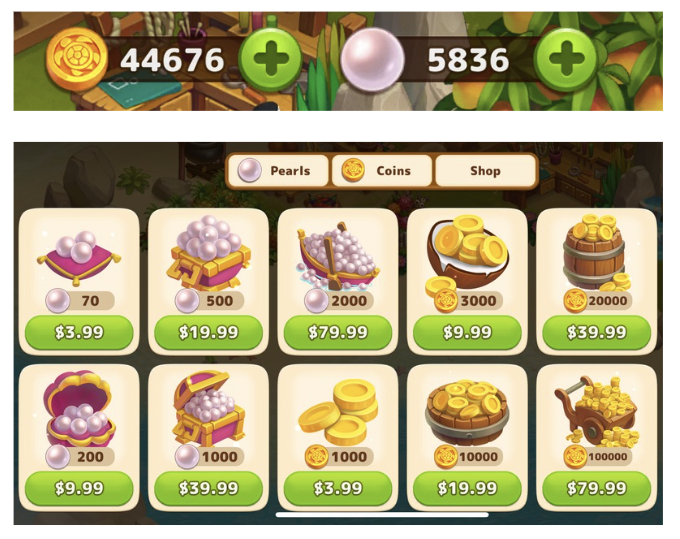Buy 500 pearls for $19.99
Screen dimensions: 680x539
(208, 332)
